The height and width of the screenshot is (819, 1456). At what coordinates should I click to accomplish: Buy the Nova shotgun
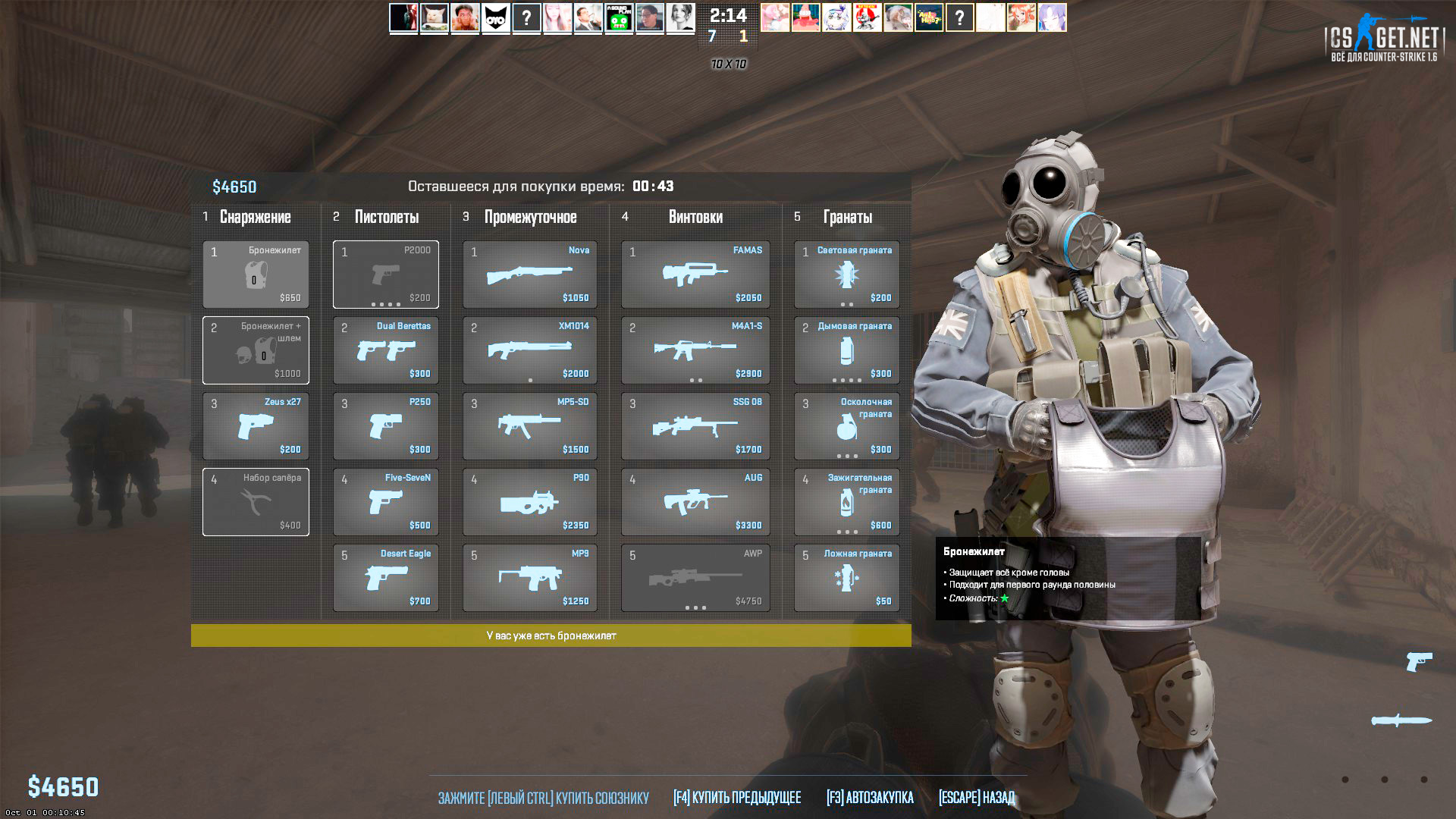pos(530,275)
